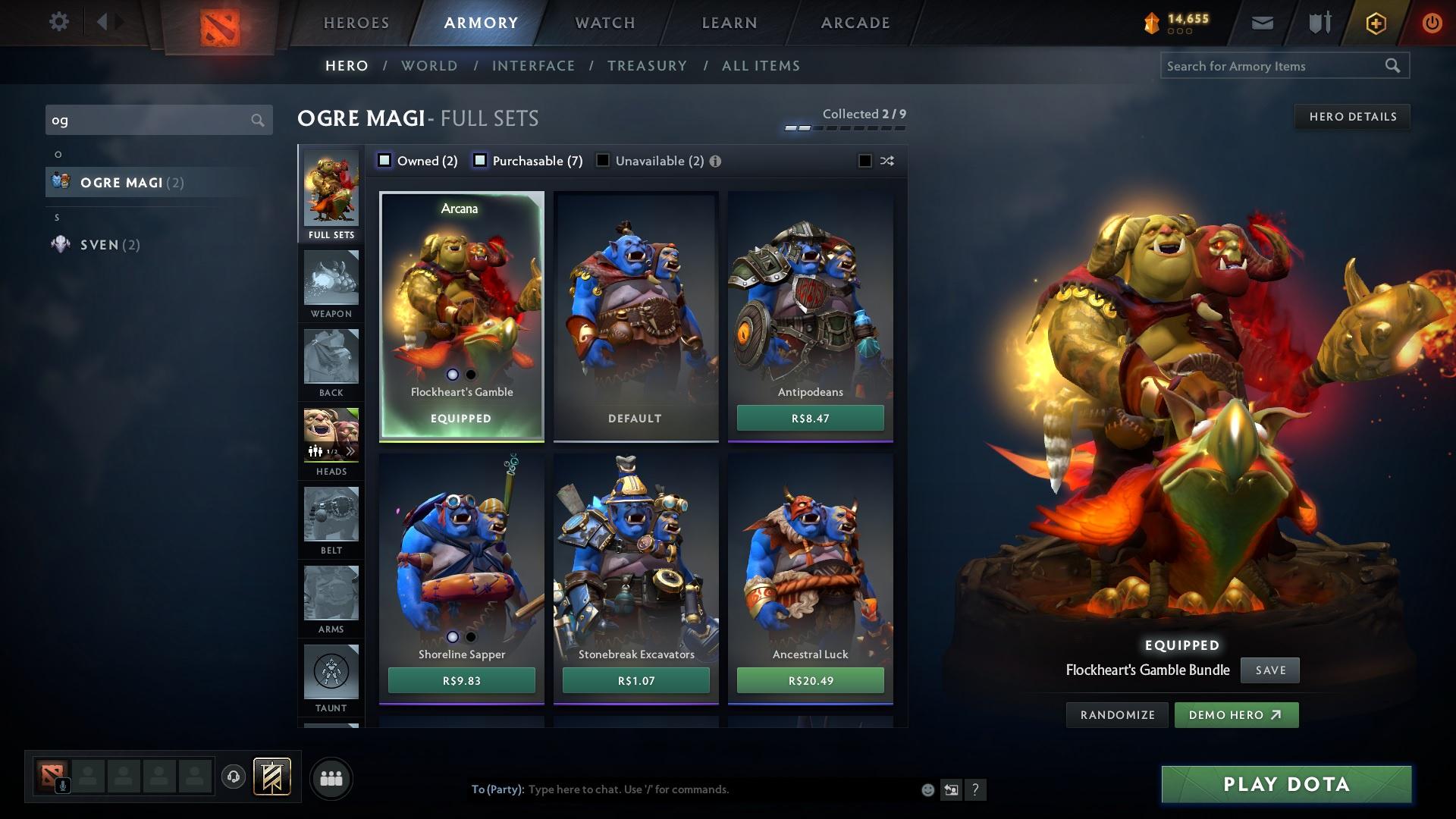Expand the HEADS slot chevron

(350, 450)
